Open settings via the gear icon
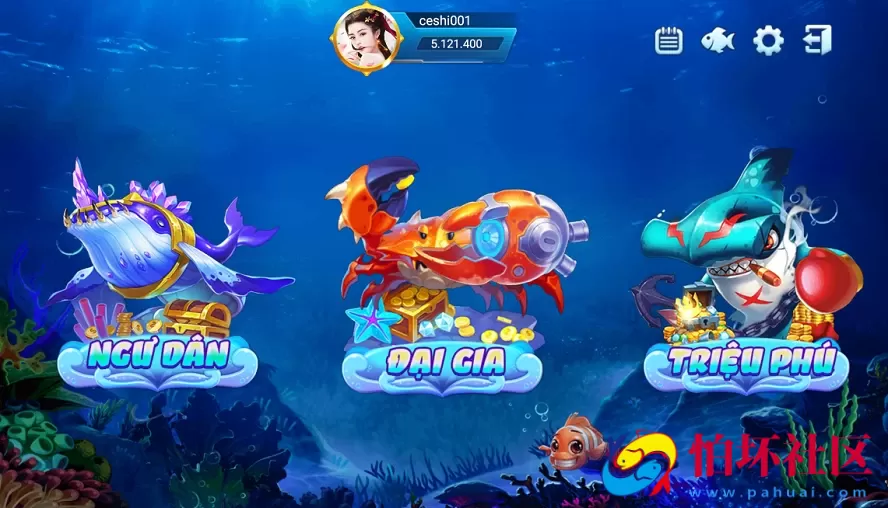 [x=768, y=40]
